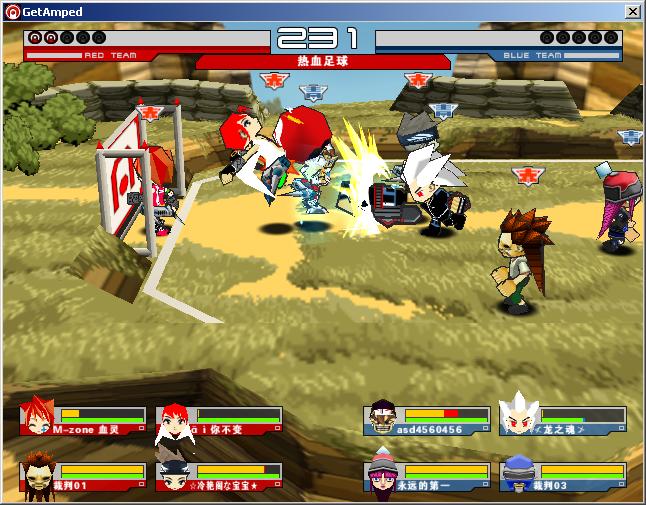The width and height of the screenshot is (646, 505).
Task: Select the M-zone 血灵 player panel
Action: [x=84, y=421]
